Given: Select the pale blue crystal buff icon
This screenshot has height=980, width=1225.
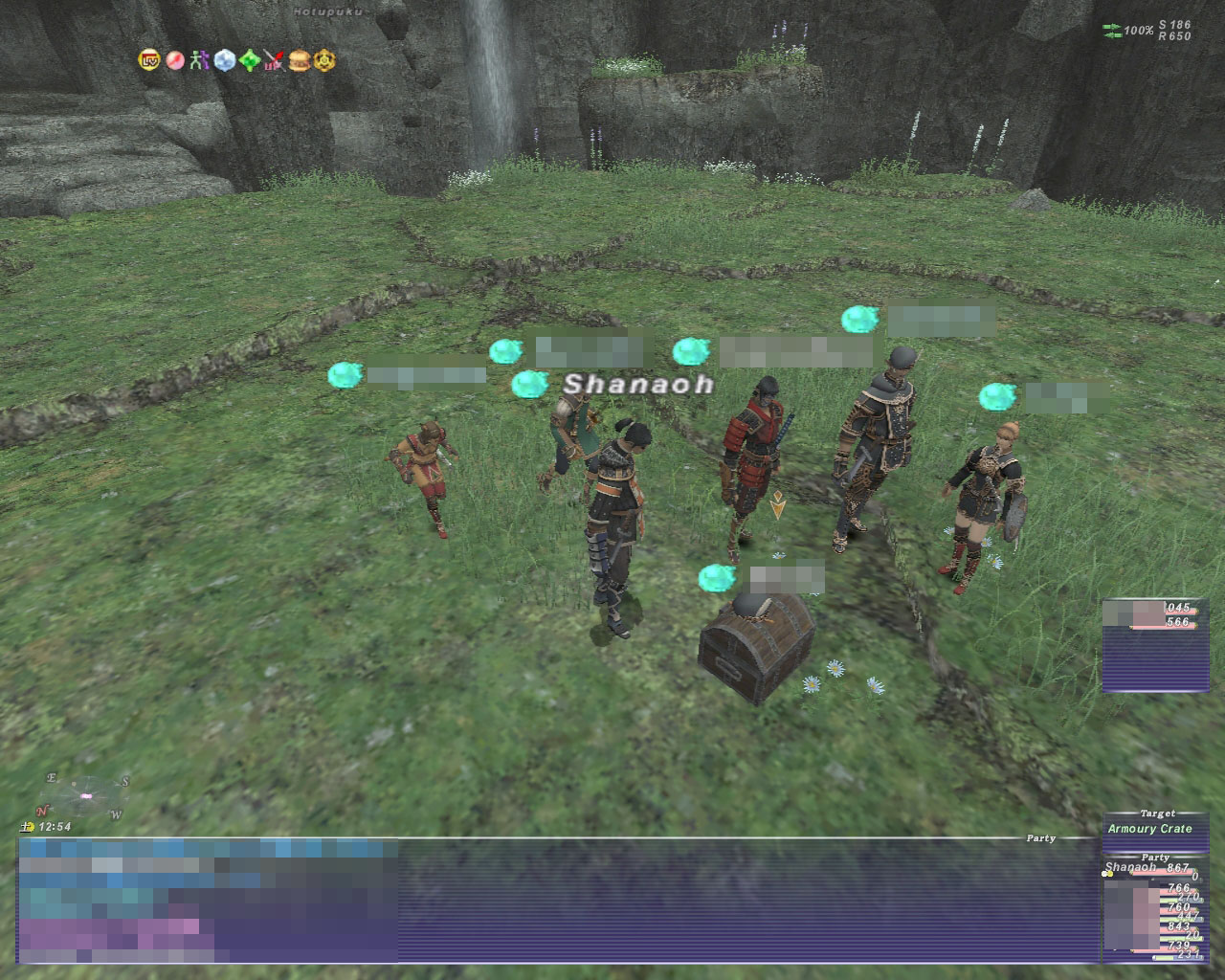Looking at the screenshot, I should coord(224,60).
